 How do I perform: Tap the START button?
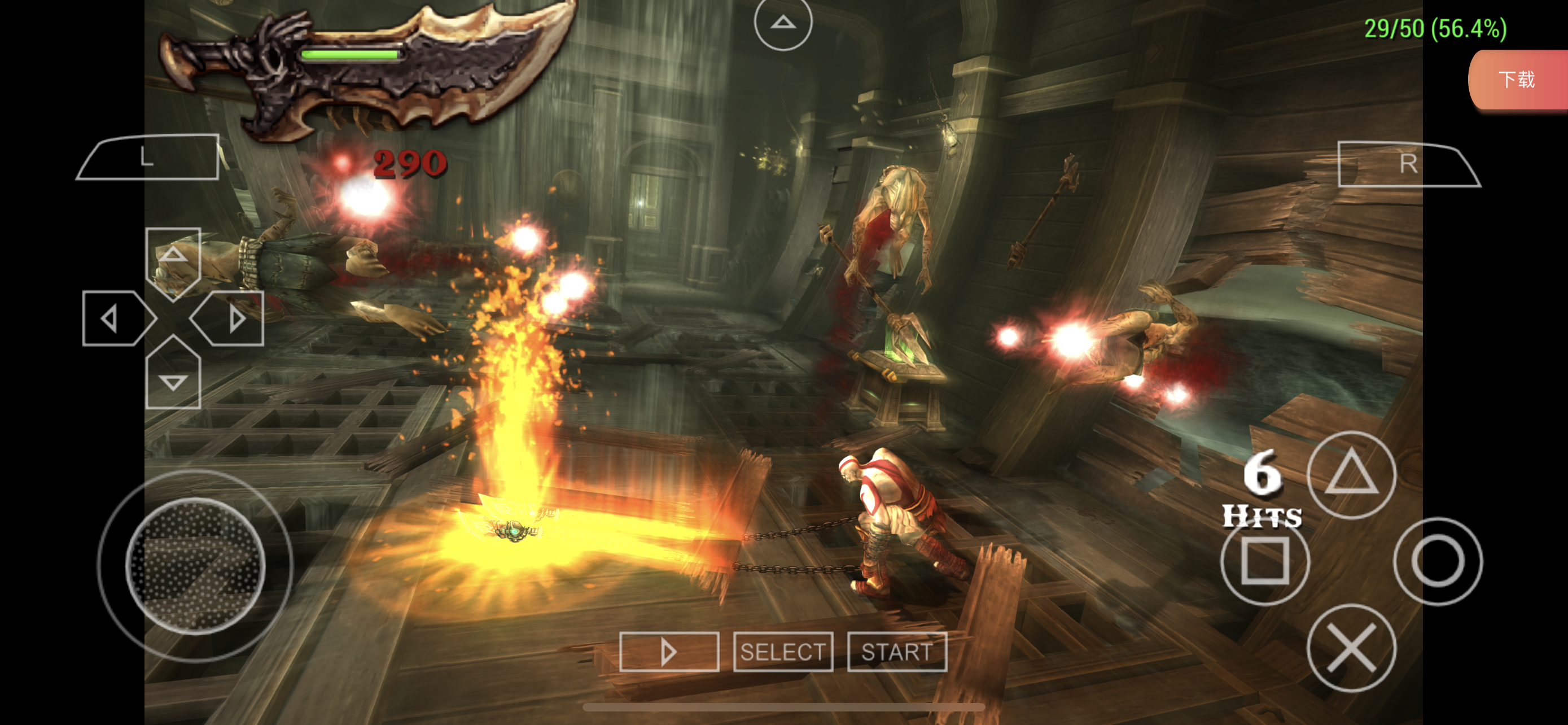pos(897,652)
